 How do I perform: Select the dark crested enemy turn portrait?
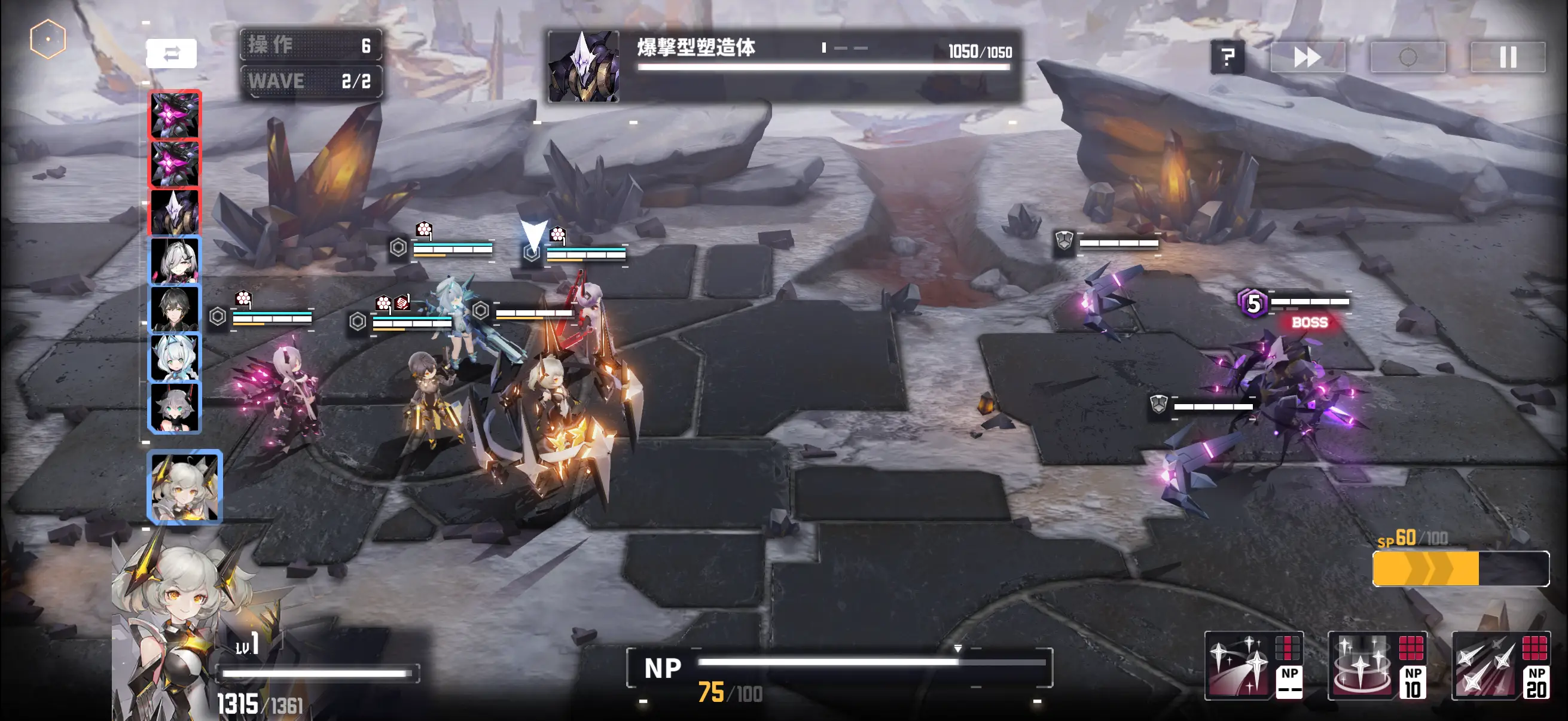pos(175,212)
